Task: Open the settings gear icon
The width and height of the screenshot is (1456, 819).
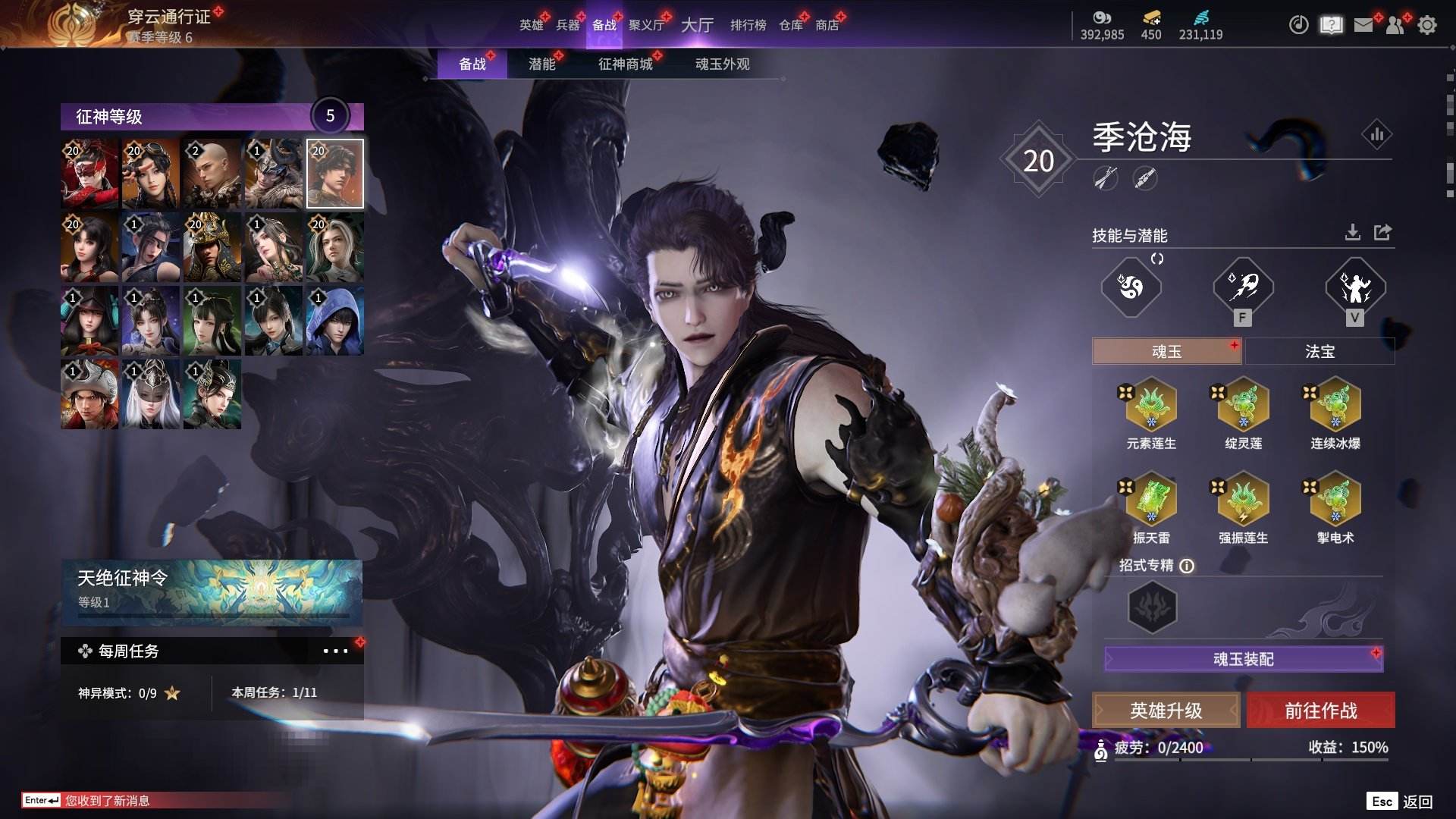Action: (1427, 25)
